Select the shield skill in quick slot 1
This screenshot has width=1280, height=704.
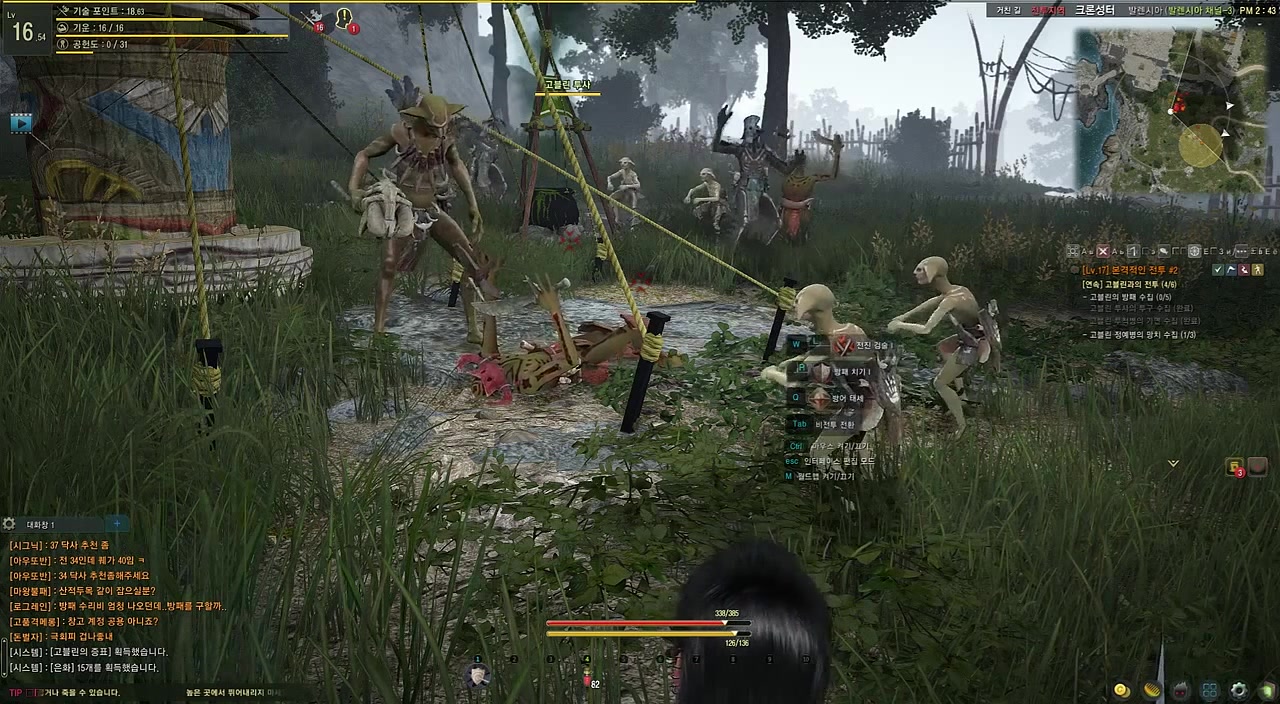pos(478,676)
